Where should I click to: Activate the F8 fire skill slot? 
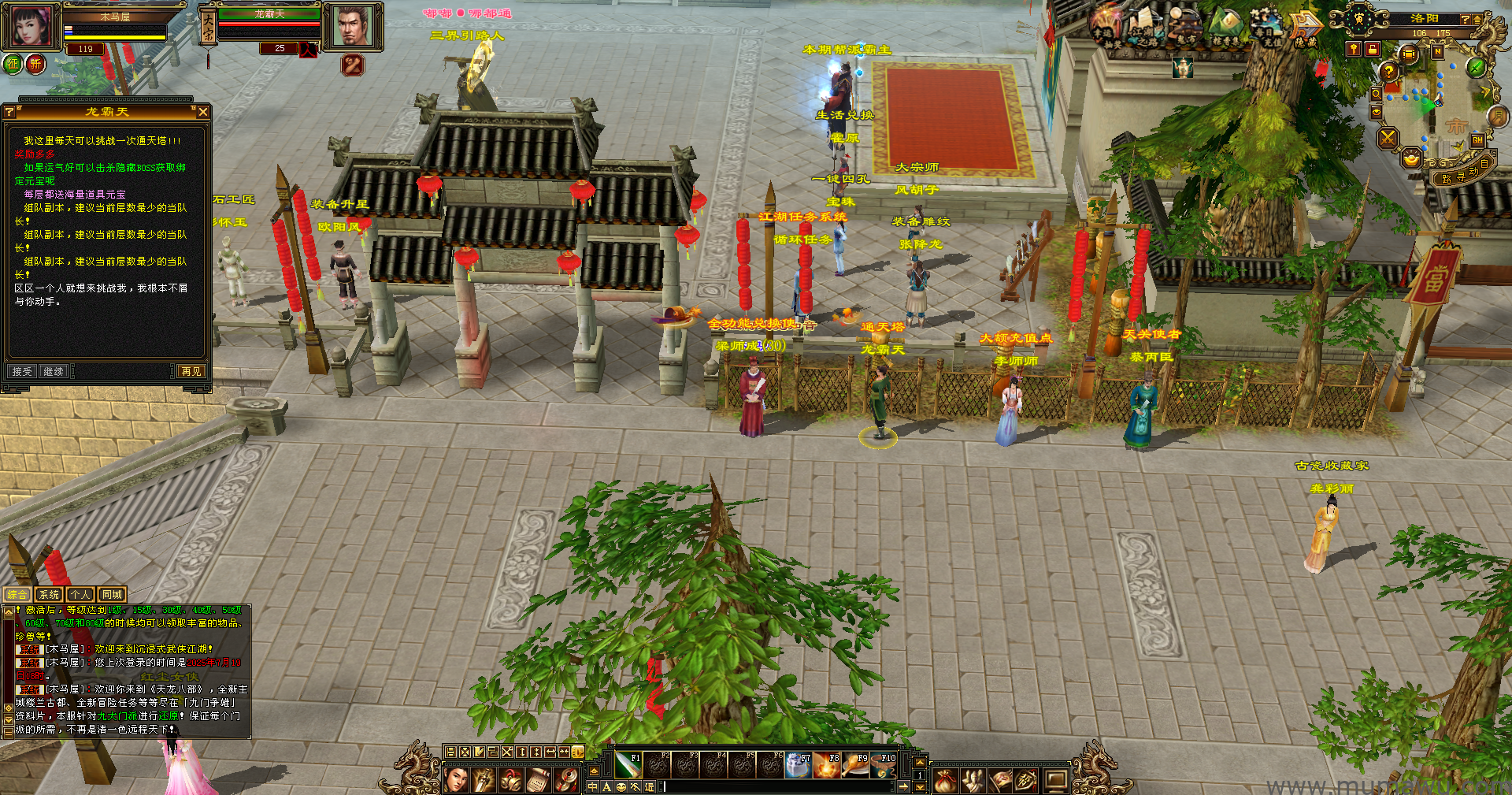pos(827,765)
